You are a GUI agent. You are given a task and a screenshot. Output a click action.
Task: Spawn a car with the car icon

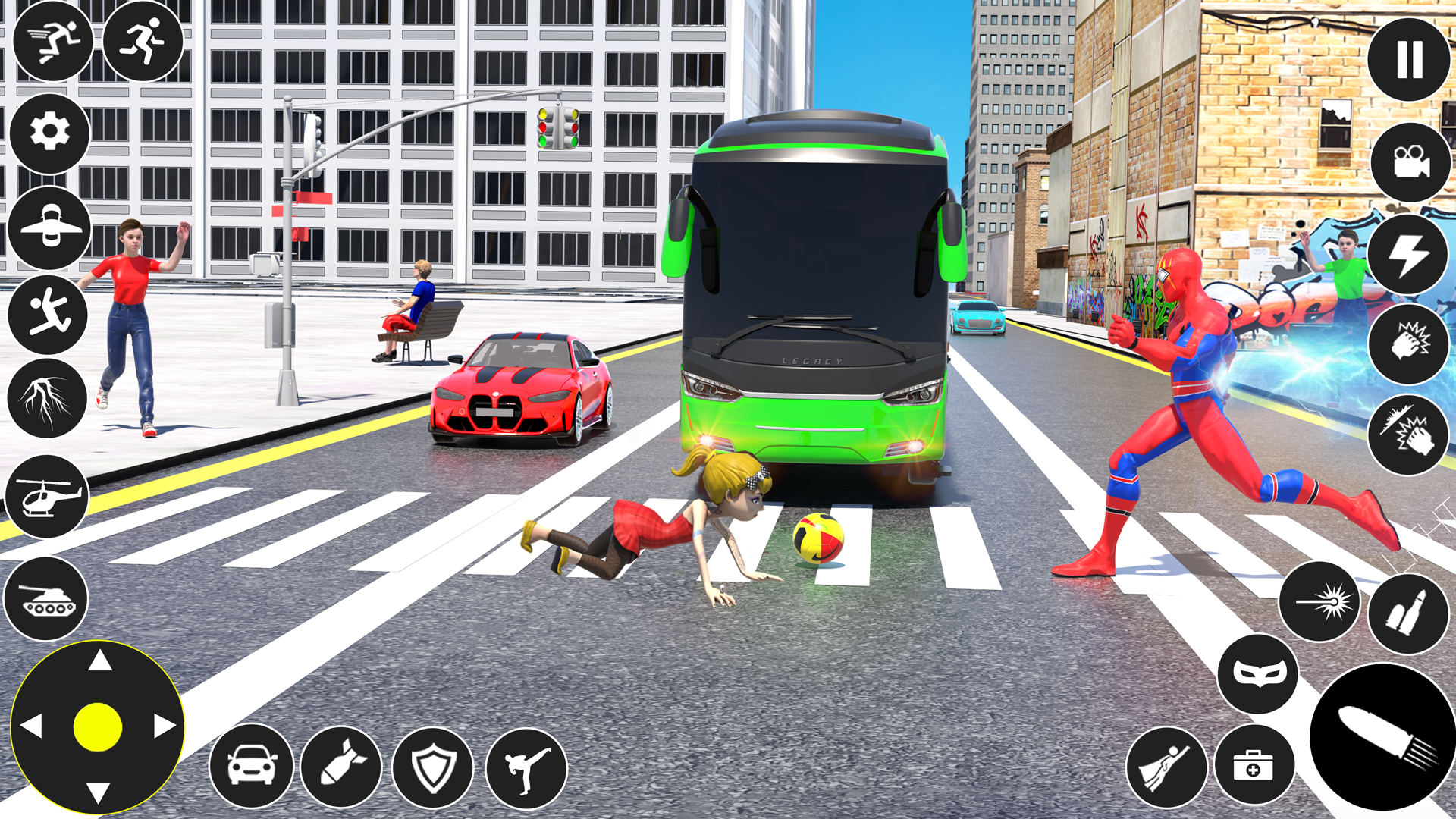pos(251,767)
